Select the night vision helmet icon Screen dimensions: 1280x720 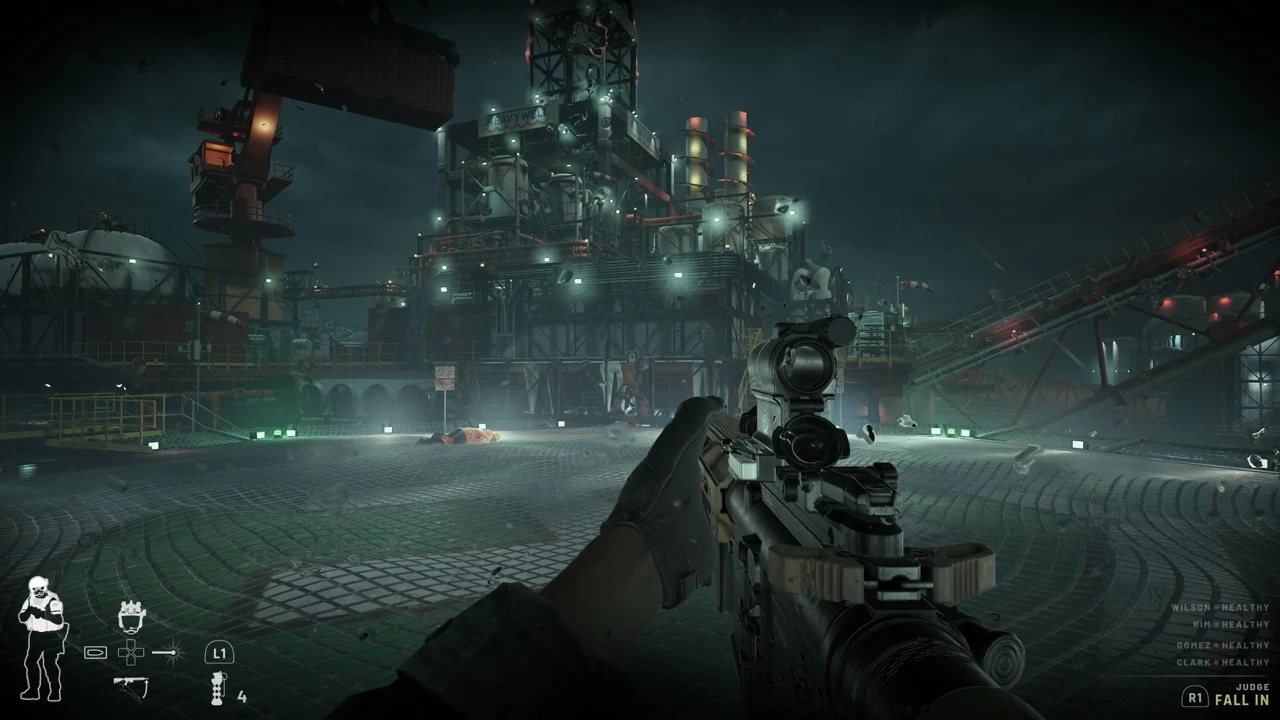[x=131, y=616]
